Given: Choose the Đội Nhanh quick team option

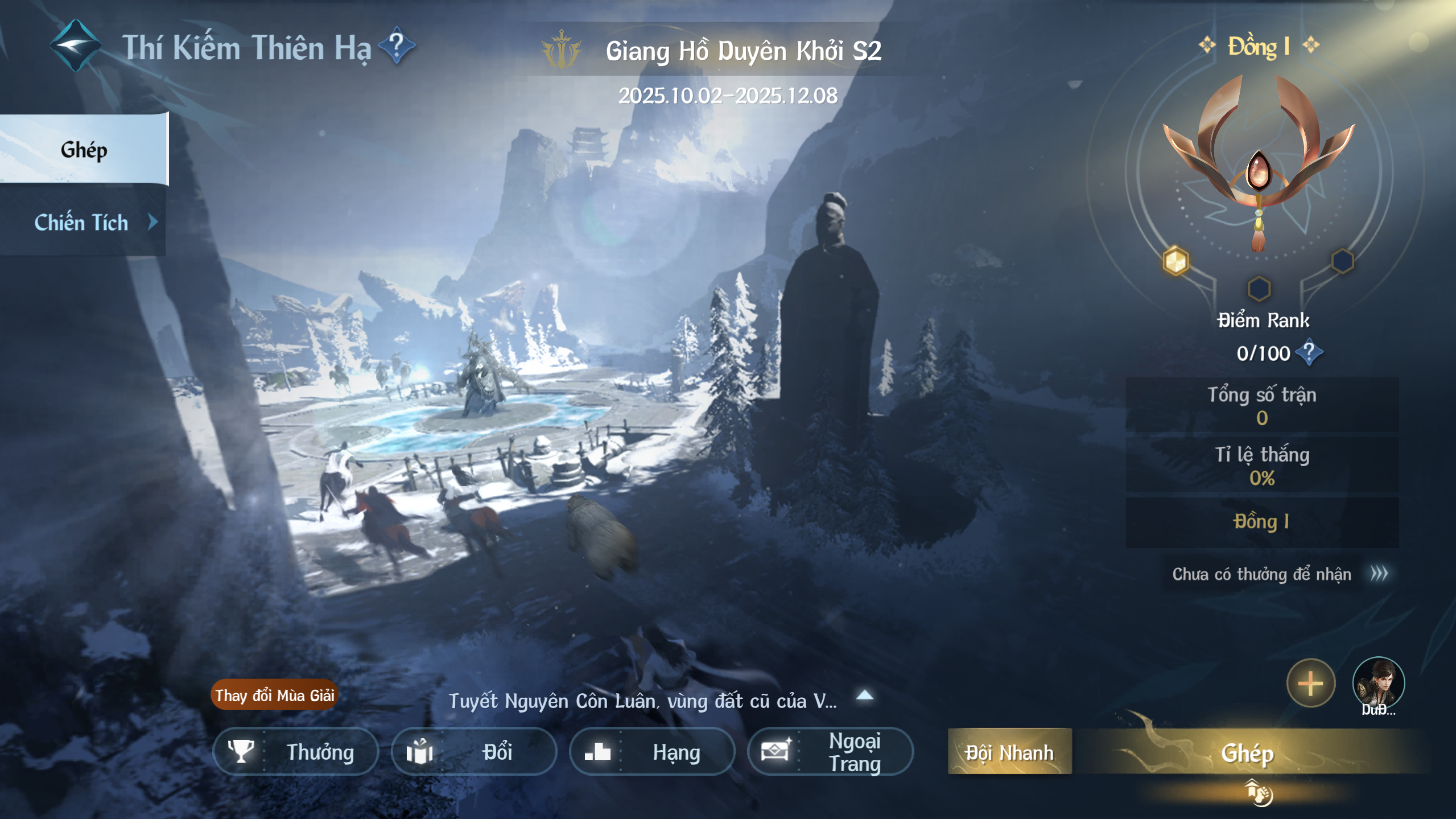Looking at the screenshot, I should pos(1009,752).
